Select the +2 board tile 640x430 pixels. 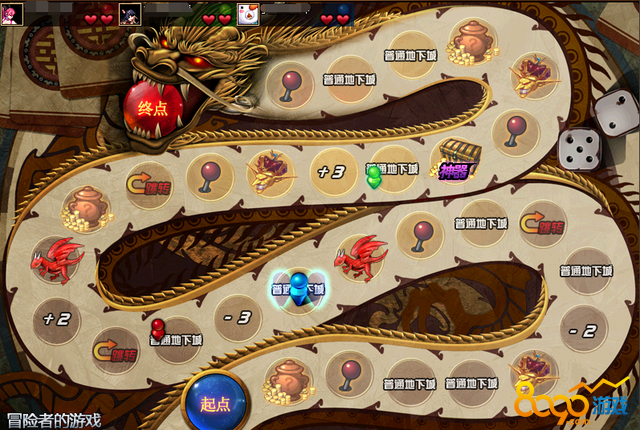pos(56,319)
